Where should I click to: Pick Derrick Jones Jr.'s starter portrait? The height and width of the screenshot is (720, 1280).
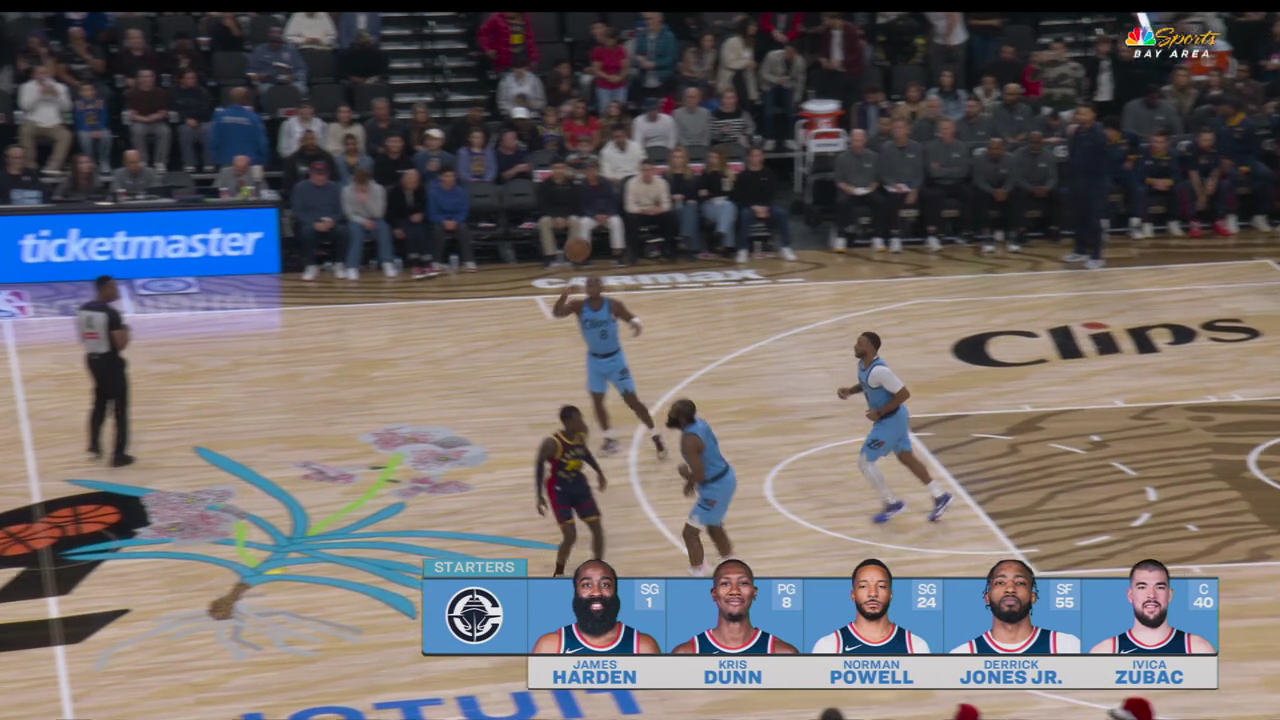tap(1011, 610)
